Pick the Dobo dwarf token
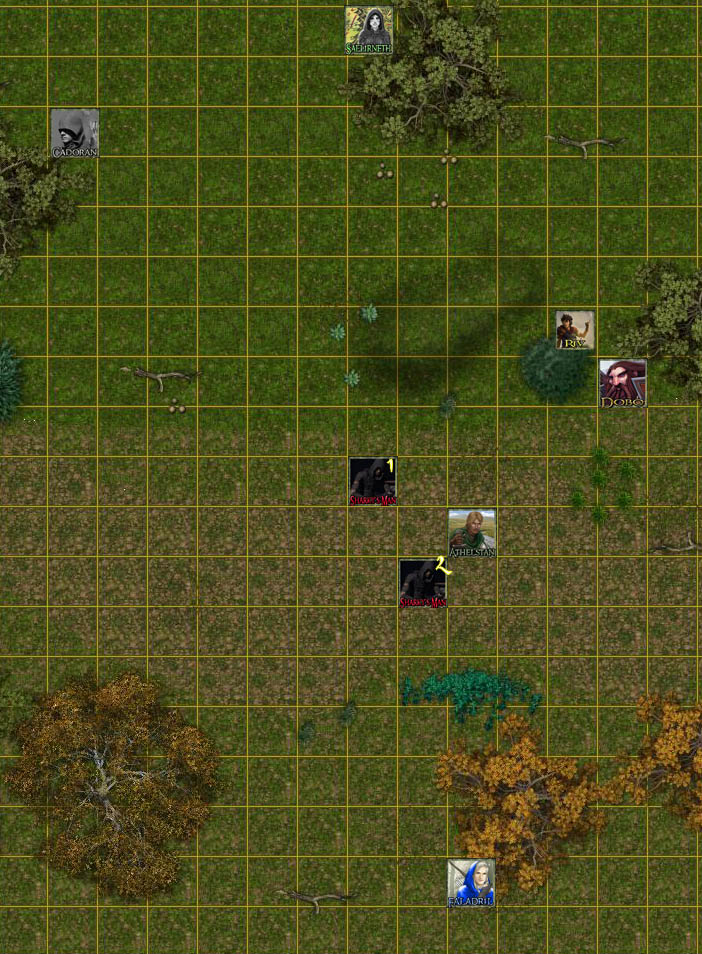Viewport: 702px width, 954px height. click(622, 384)
